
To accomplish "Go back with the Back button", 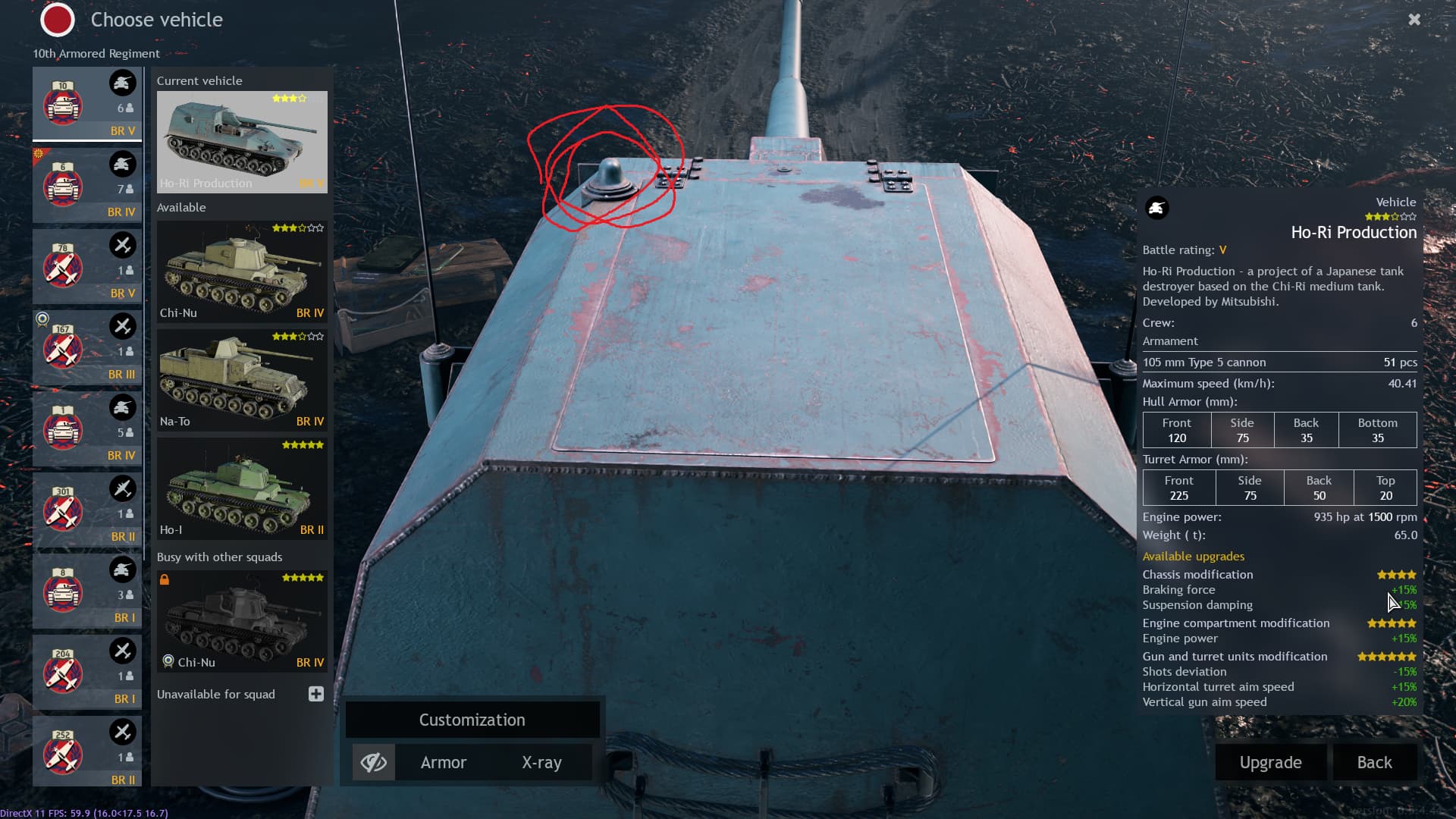I will click(x=1374, y=762).
